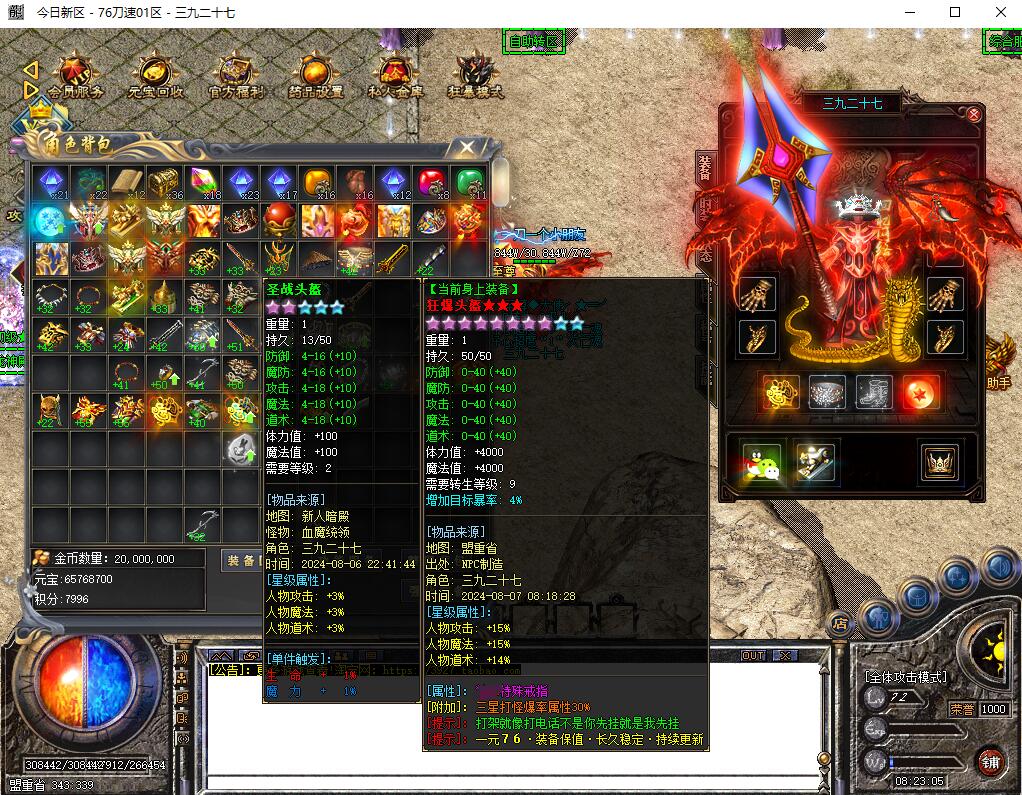
Task: Maximize the game window
Action: pyautogui.click(x=955, y=12)
